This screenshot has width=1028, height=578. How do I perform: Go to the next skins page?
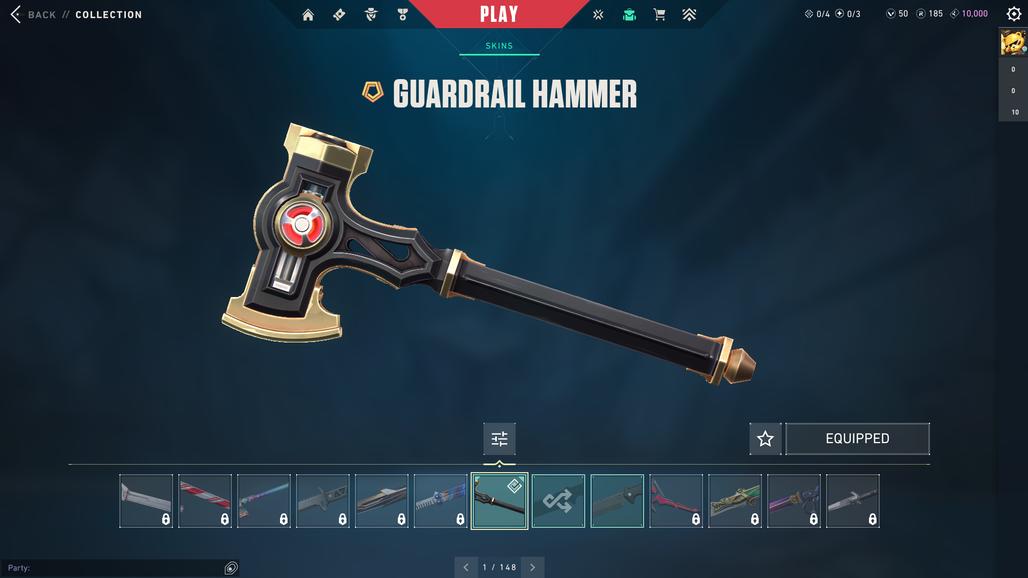pos(532,567)
